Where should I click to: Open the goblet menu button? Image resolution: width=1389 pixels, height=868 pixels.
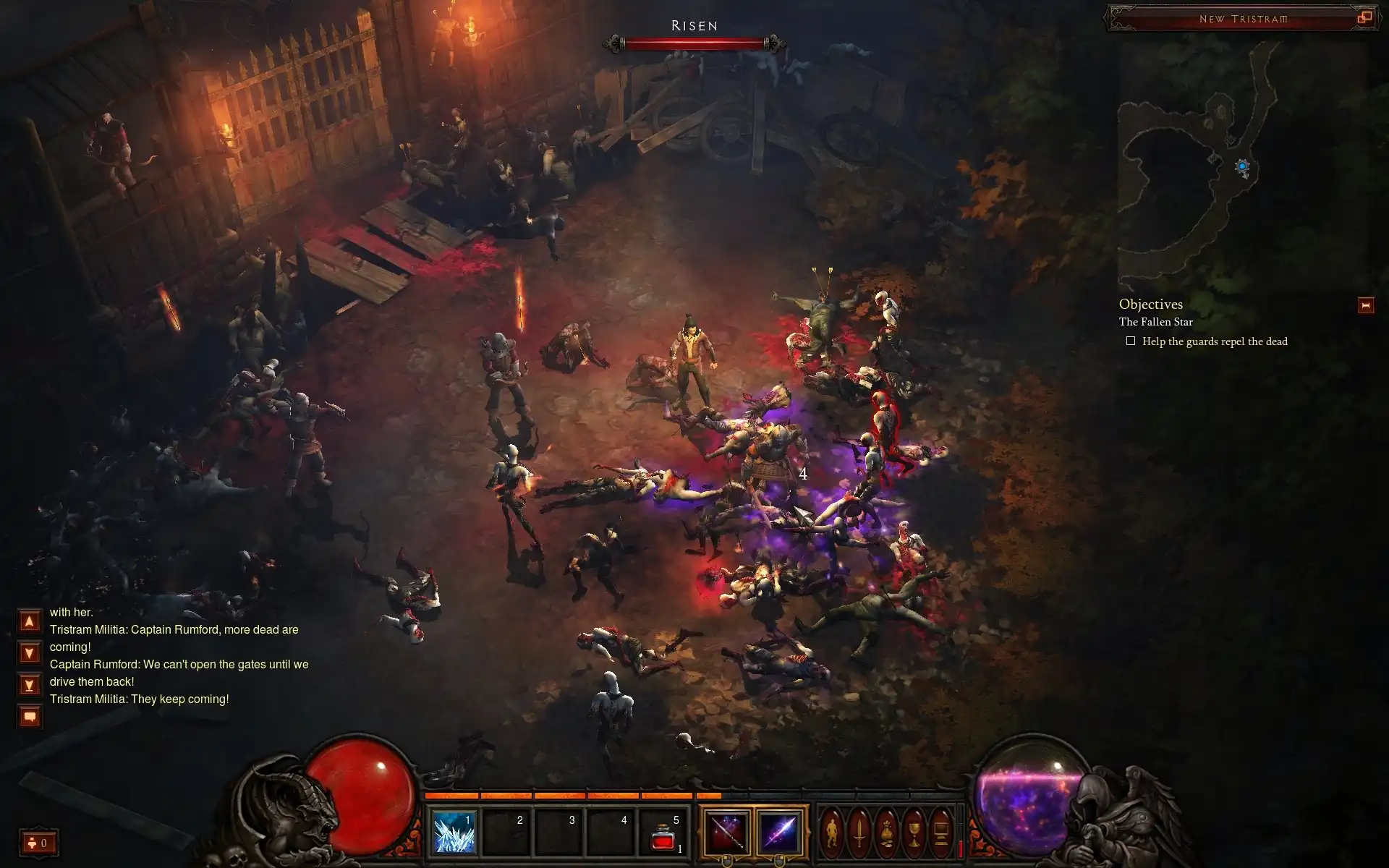tap(914, 832)
